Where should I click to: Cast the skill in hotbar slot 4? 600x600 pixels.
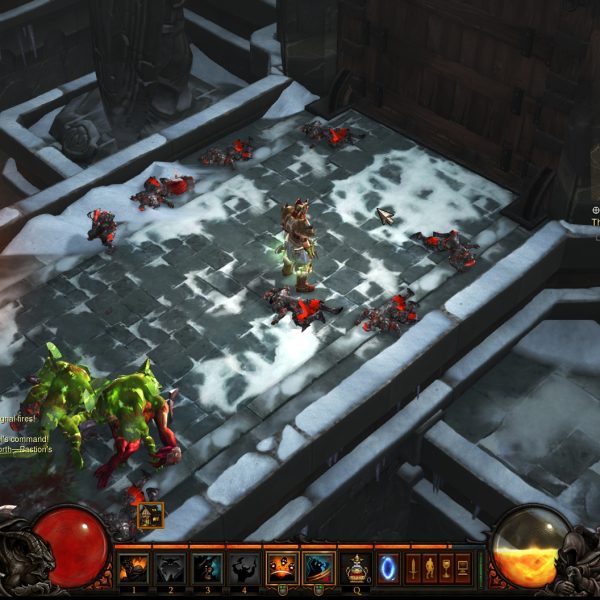point(243,568)
